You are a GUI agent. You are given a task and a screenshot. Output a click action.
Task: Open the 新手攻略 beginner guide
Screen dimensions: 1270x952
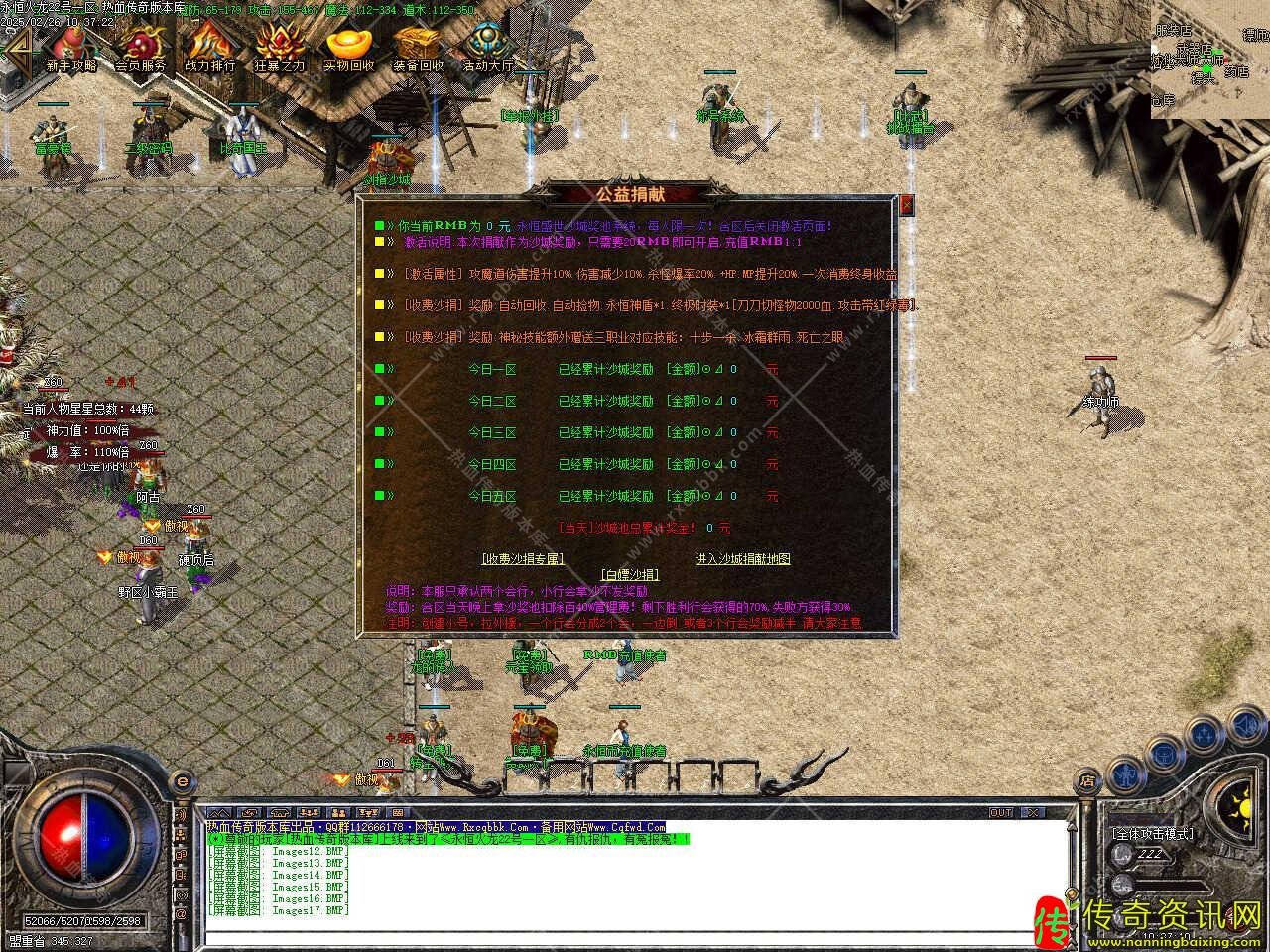[70, 47]
